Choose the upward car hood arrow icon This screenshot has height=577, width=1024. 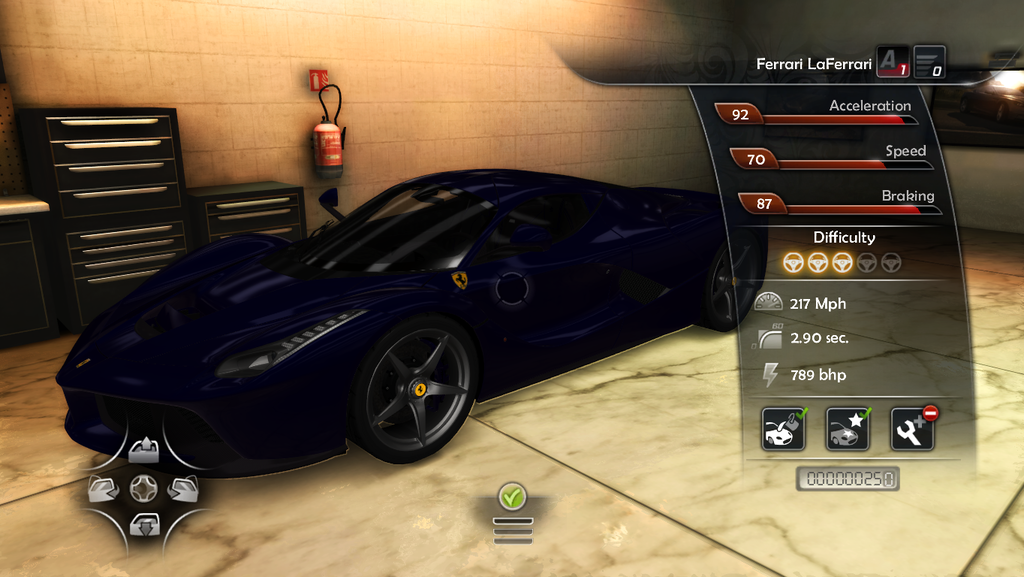(x=144, y=451)
